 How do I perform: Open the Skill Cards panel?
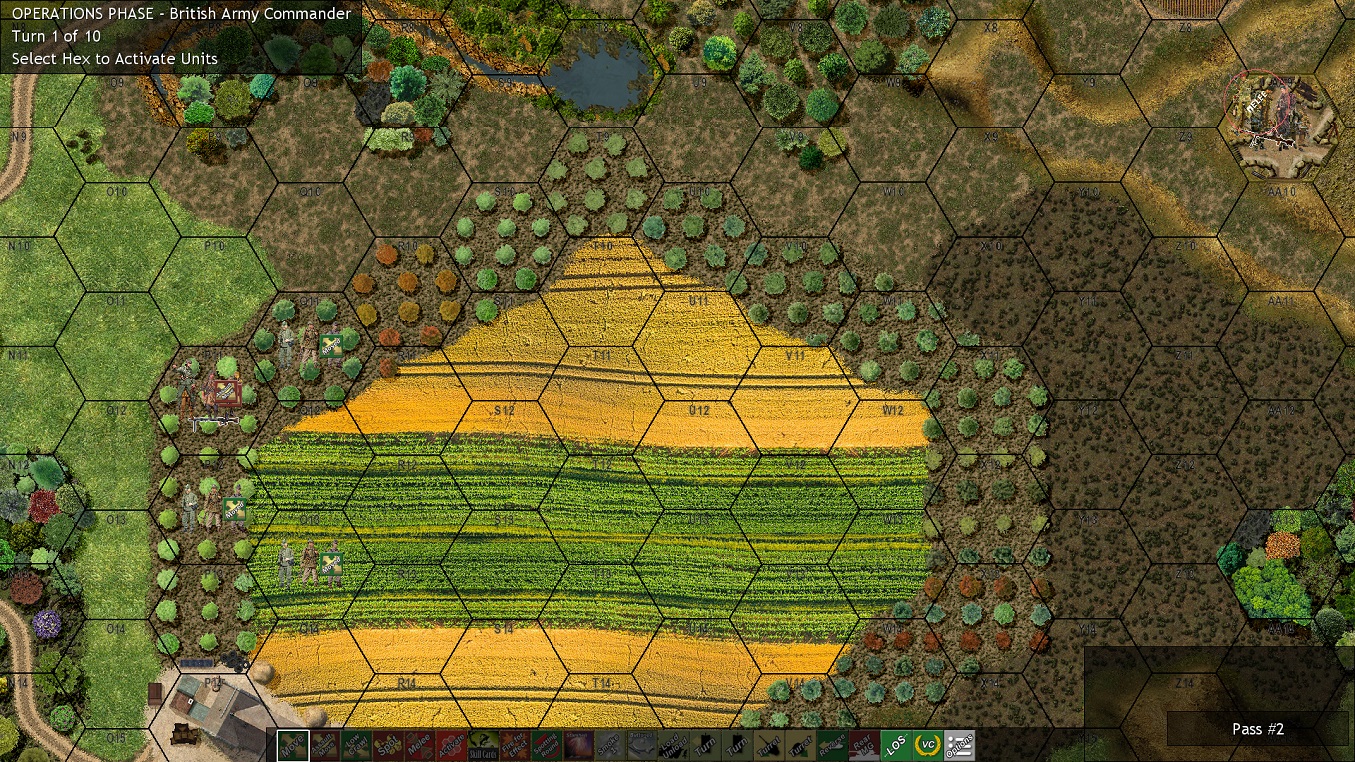click(x=482, y=745)
